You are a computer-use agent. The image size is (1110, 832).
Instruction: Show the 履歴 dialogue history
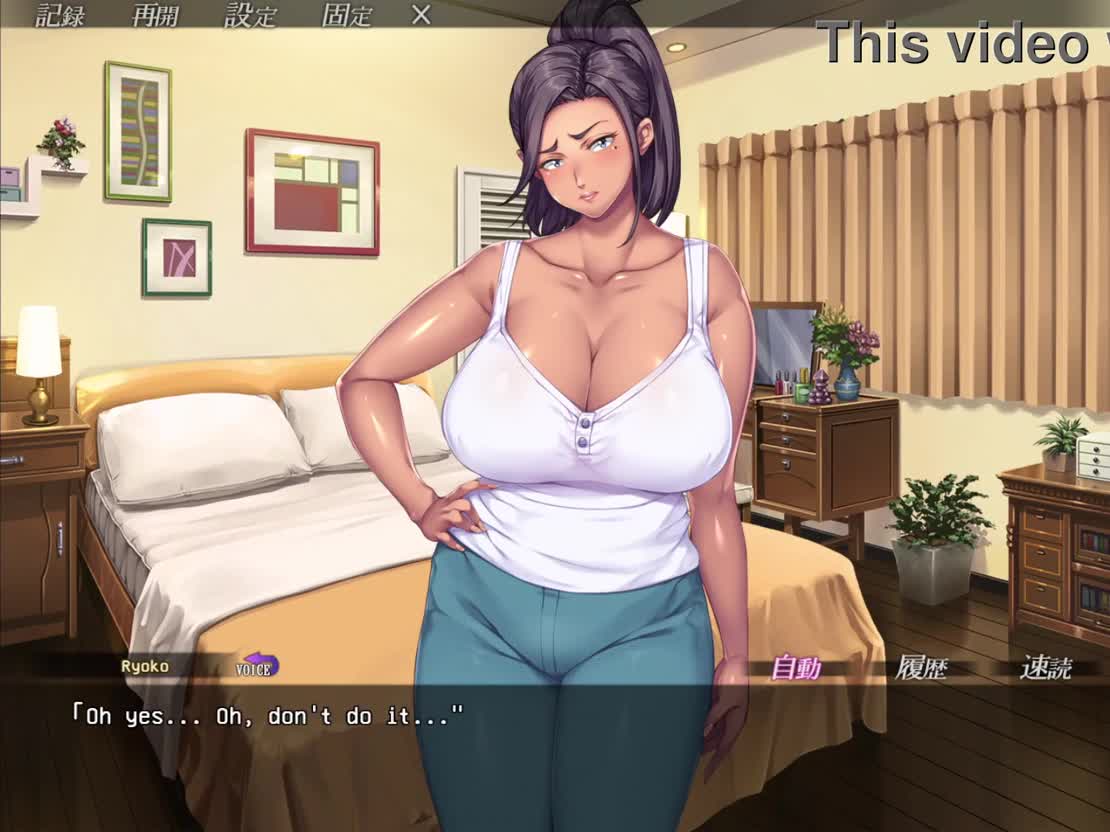click(x=921, y=668)
